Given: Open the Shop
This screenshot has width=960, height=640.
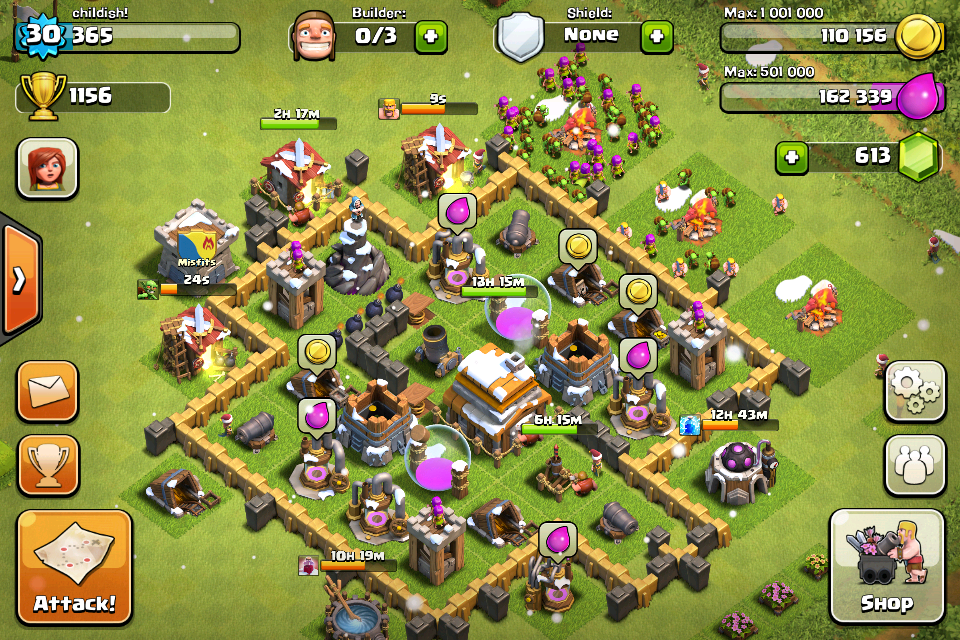Looking at the screenshot, I should click(x=886, y=567).
